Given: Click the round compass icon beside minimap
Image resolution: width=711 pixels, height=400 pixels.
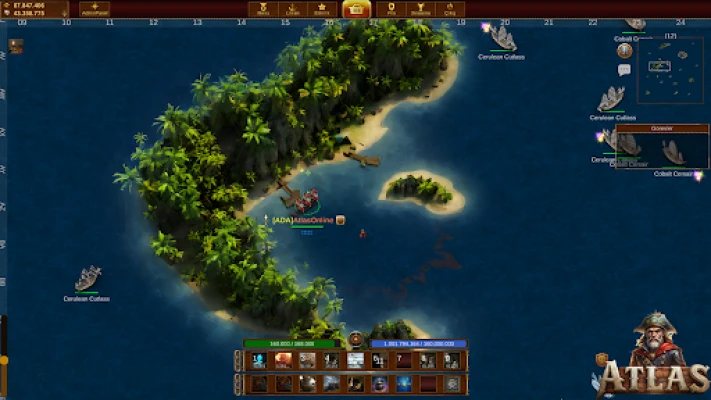Looking at the screenshot, I should tap(624, 51).
